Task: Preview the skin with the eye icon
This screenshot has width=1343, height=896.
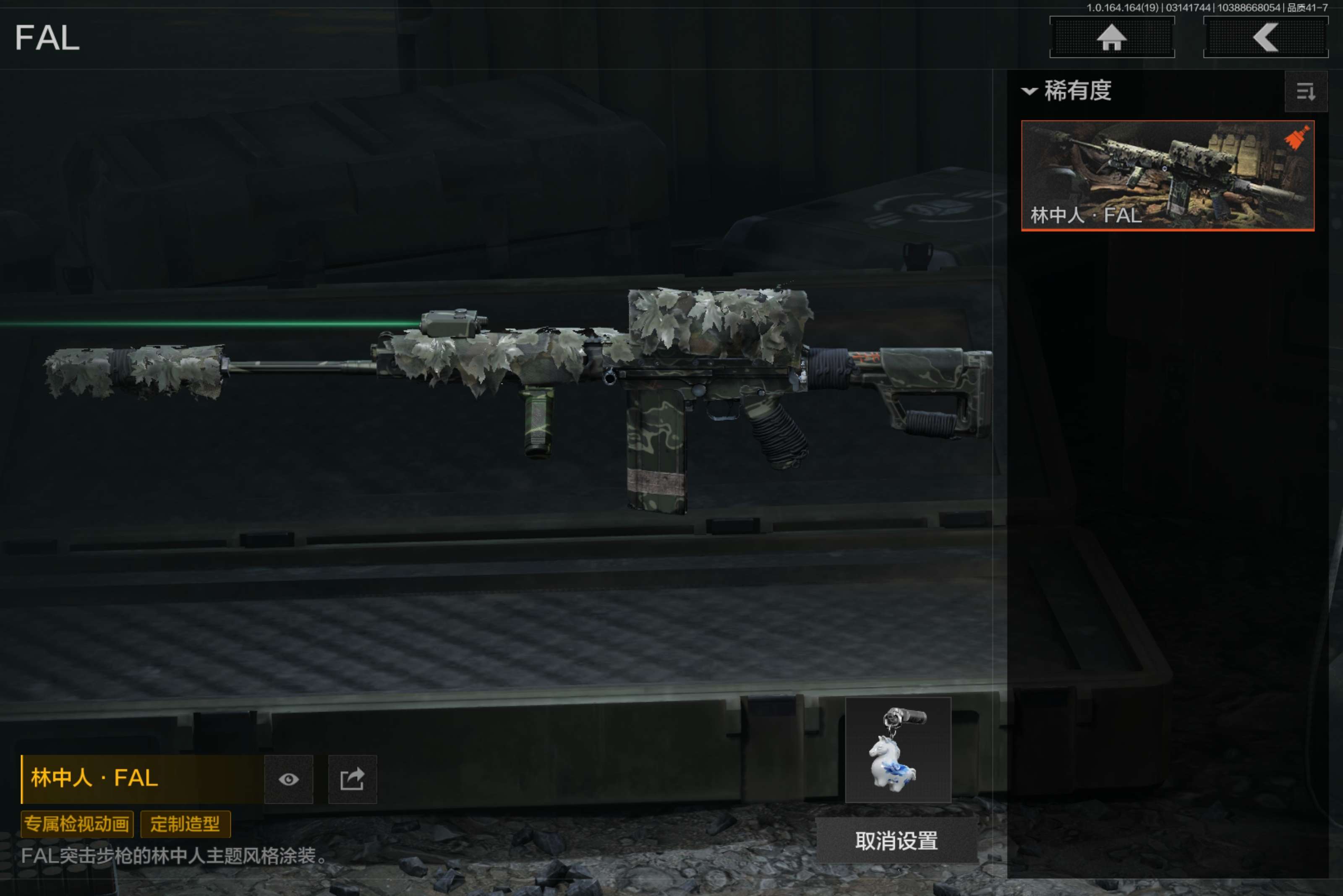Action: pos(289,779)
